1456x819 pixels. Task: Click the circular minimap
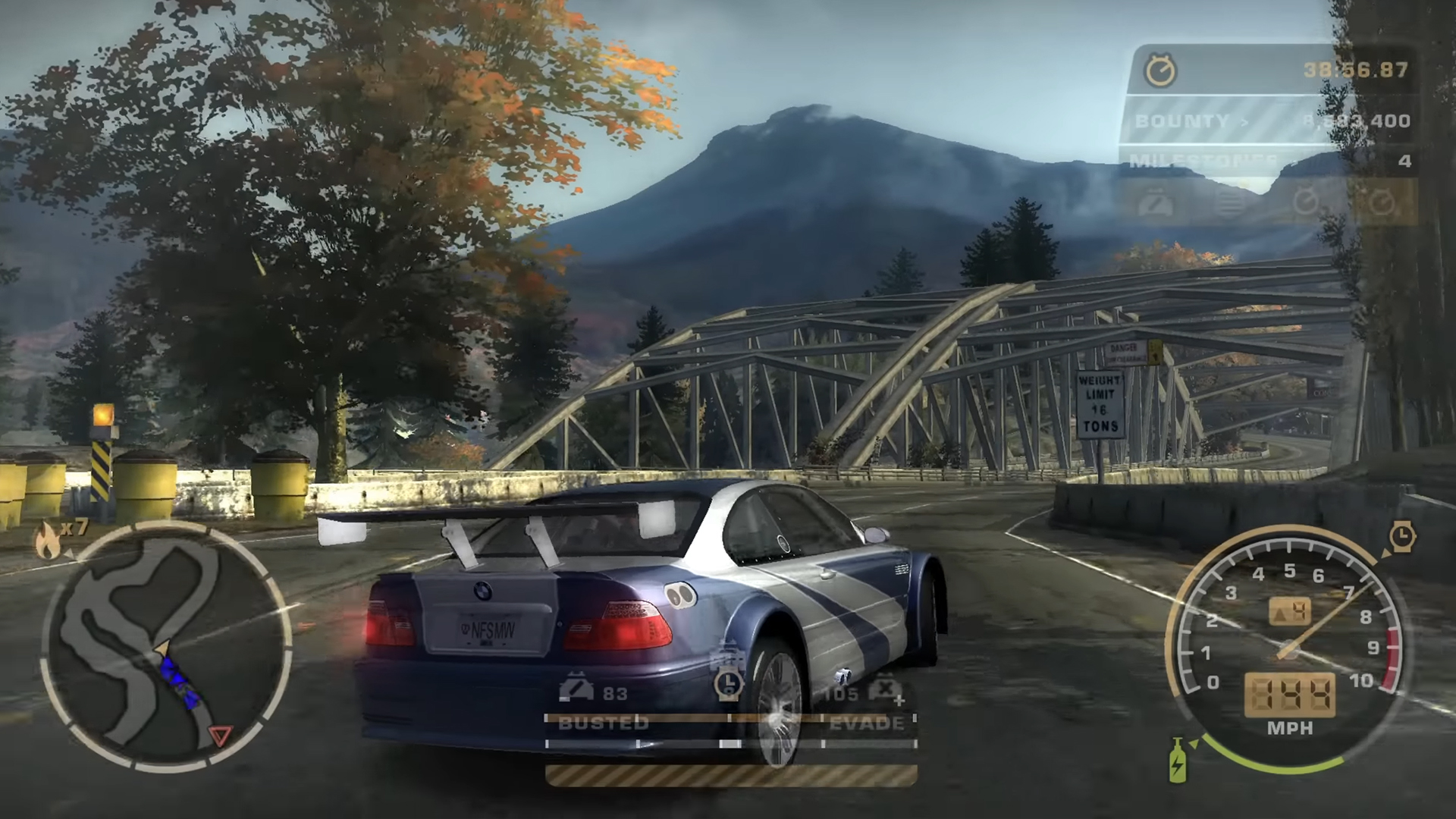coord(167,643)
